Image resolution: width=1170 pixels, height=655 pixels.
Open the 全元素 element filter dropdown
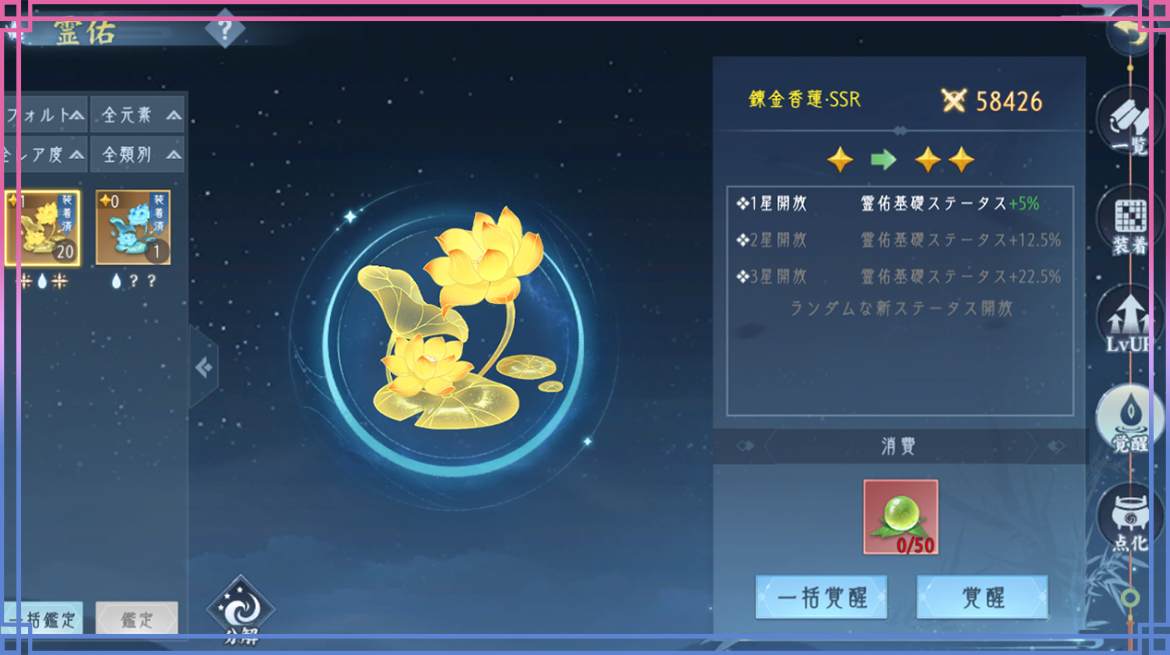[138, 116]
